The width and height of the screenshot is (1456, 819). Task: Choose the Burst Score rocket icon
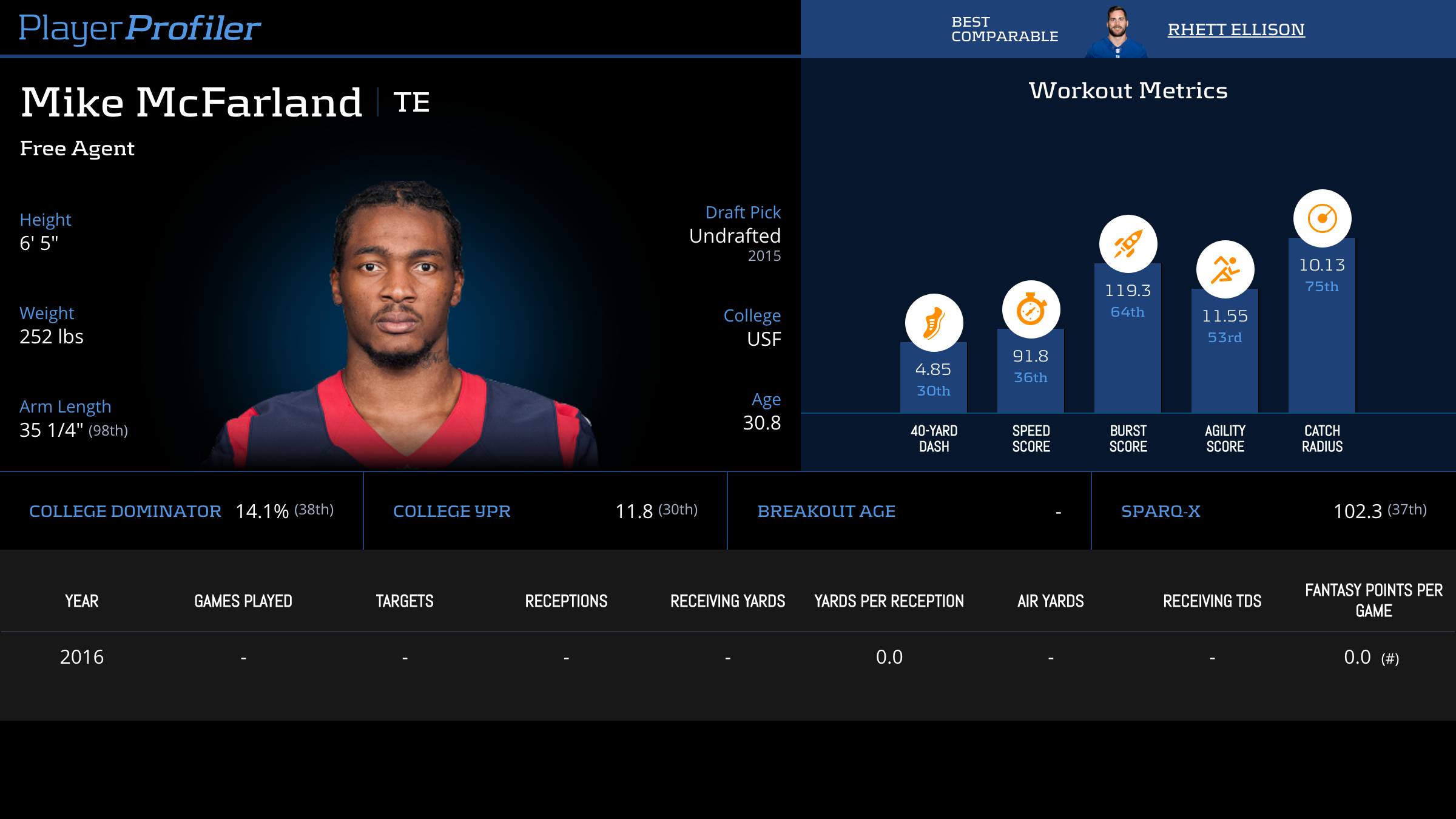[1128, 244]
